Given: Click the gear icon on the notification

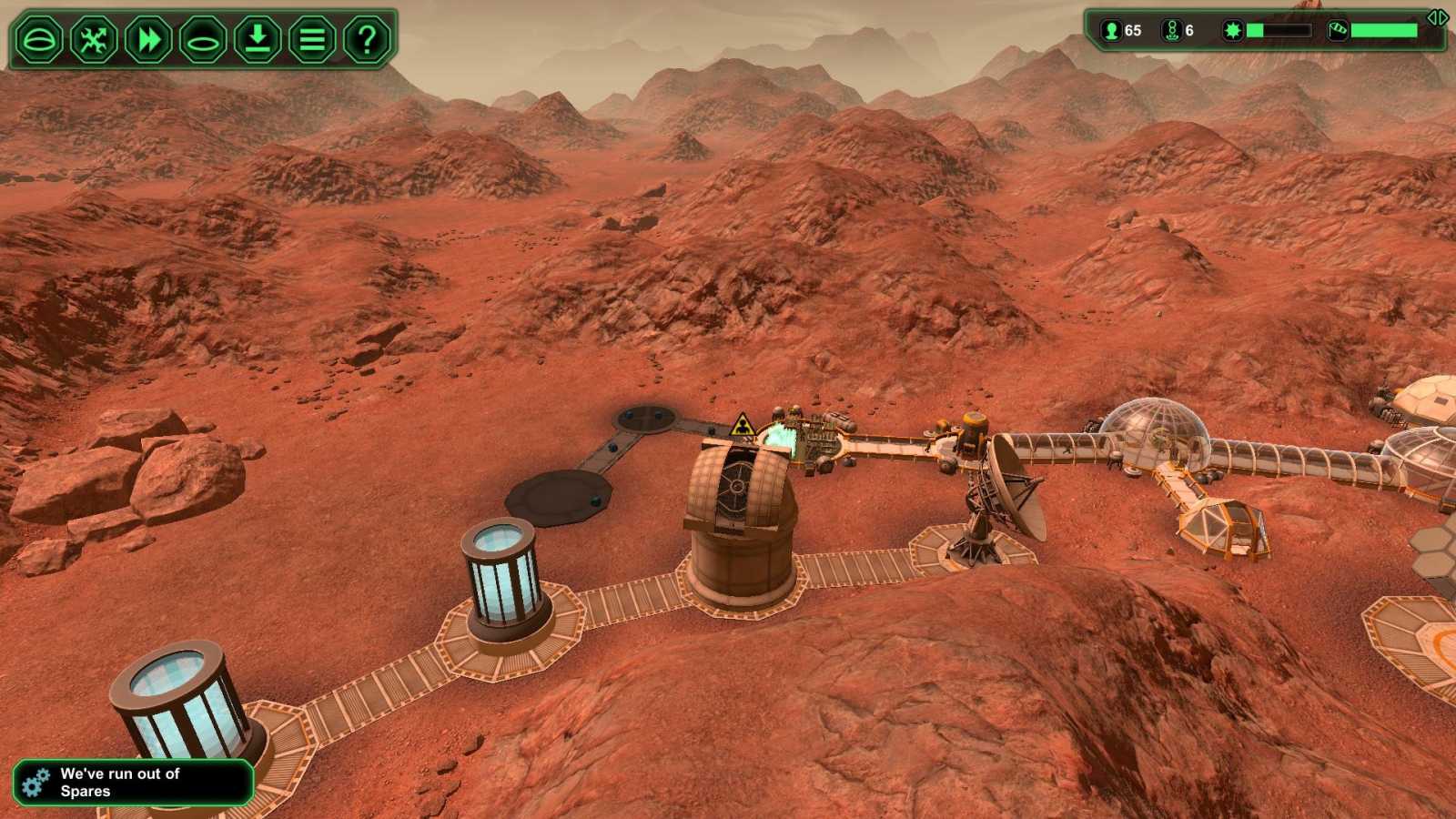Looking at the screenshot, I should click(35, 780).
